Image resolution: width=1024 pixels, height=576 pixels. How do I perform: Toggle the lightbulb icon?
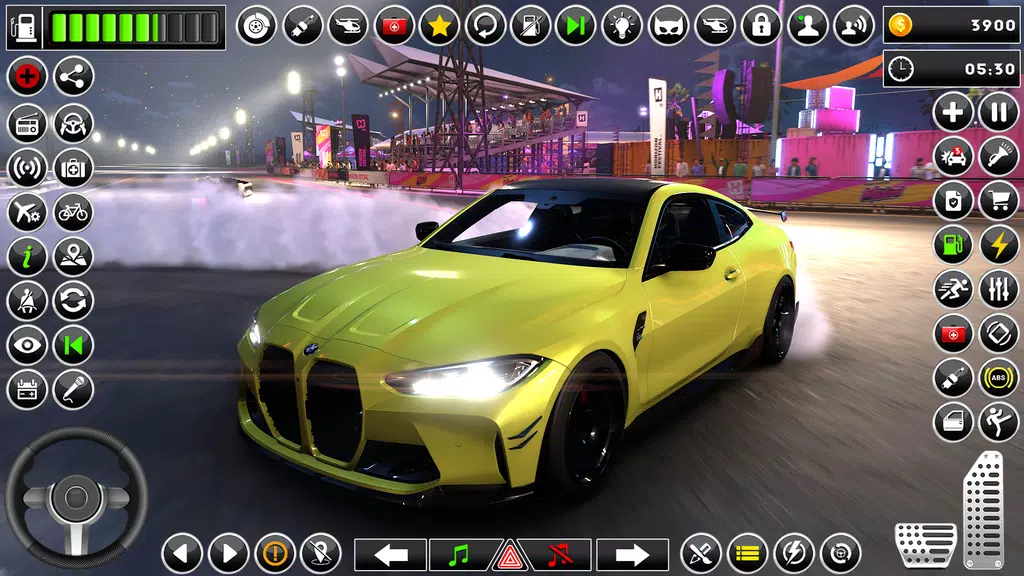[623, 25]
